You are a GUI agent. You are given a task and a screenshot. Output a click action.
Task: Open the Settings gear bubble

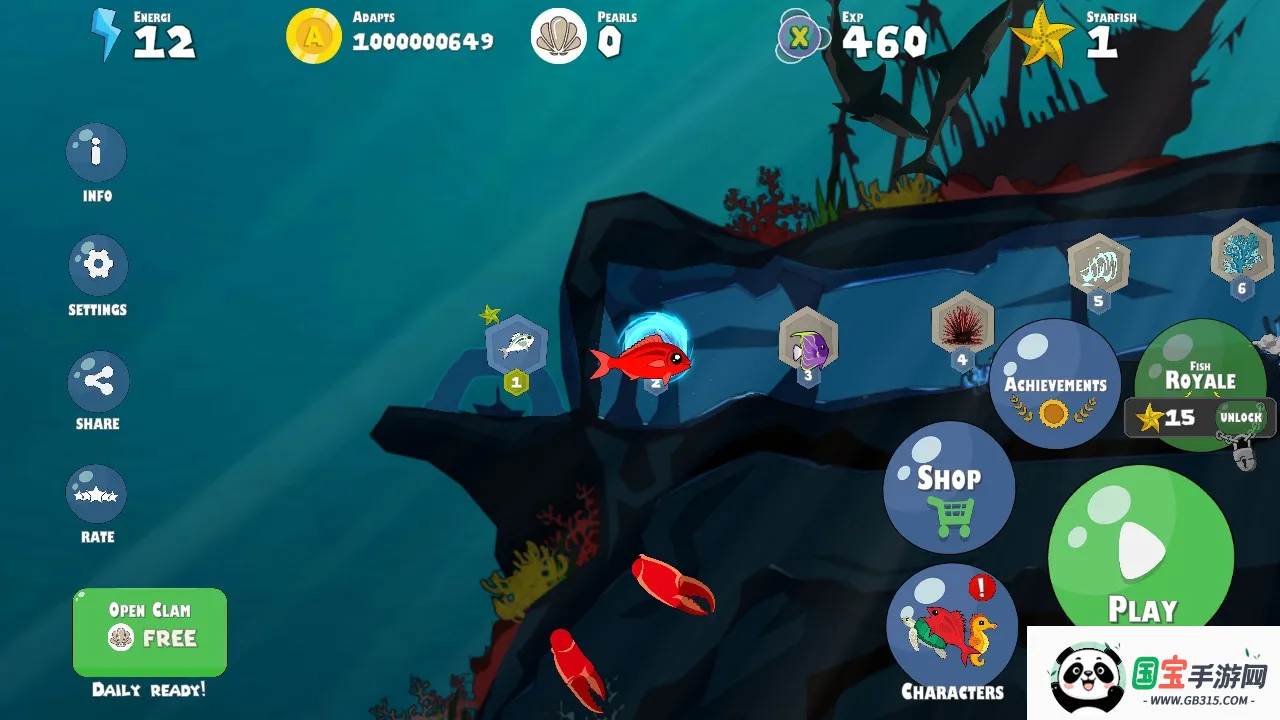point(97,265)
